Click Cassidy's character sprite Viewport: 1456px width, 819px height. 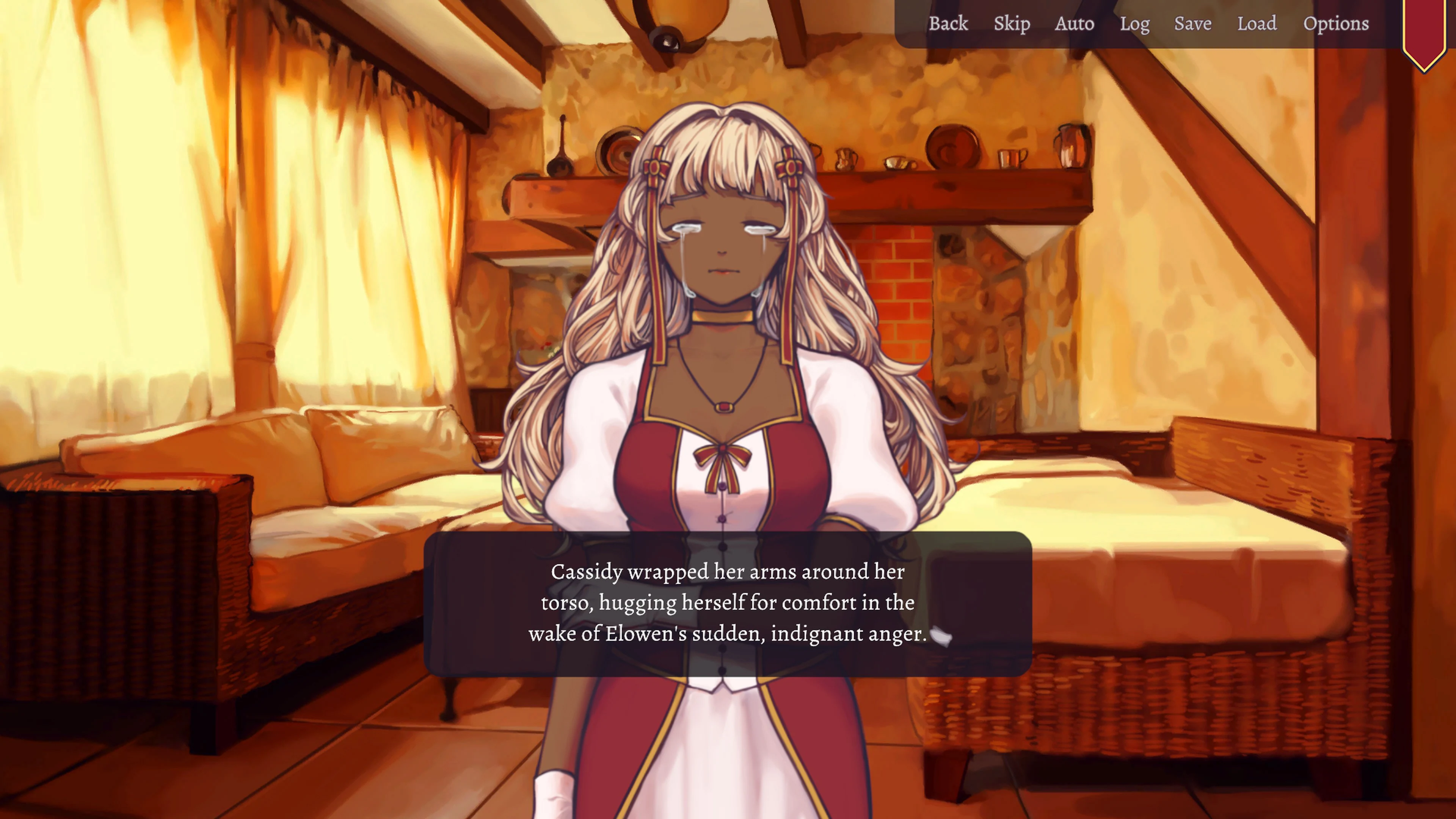click(x=723, y=282)
